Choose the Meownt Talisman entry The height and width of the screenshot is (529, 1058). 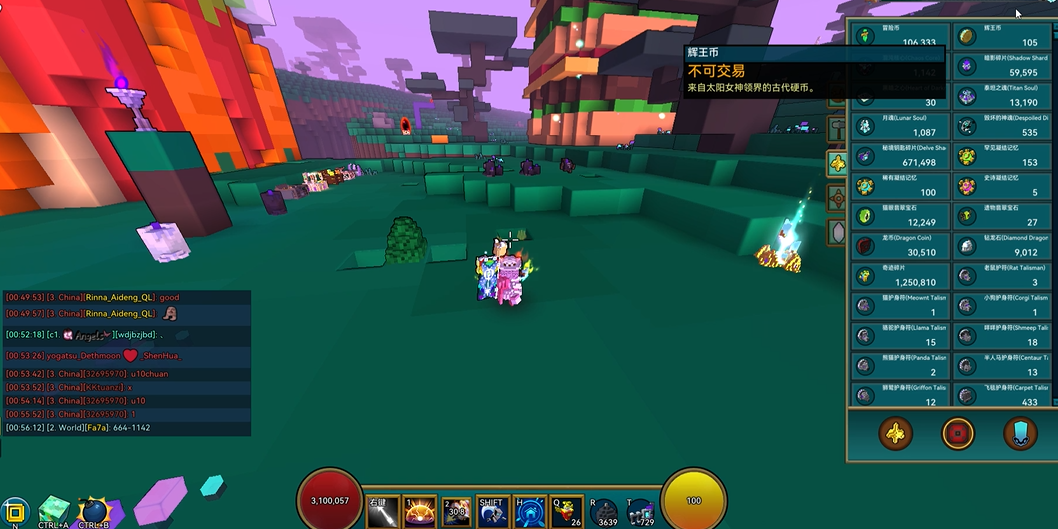pyautogui.click(x=900, y=306)
